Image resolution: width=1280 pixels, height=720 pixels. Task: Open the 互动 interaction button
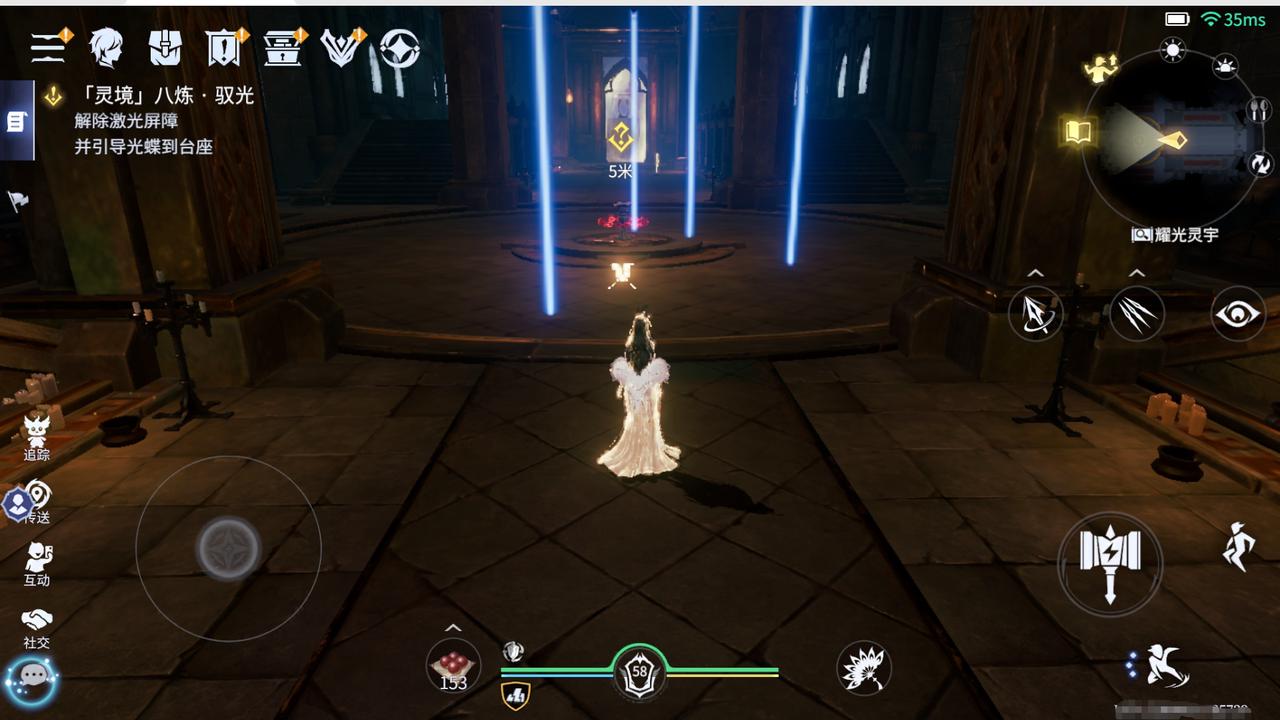[x=37, y=563]
